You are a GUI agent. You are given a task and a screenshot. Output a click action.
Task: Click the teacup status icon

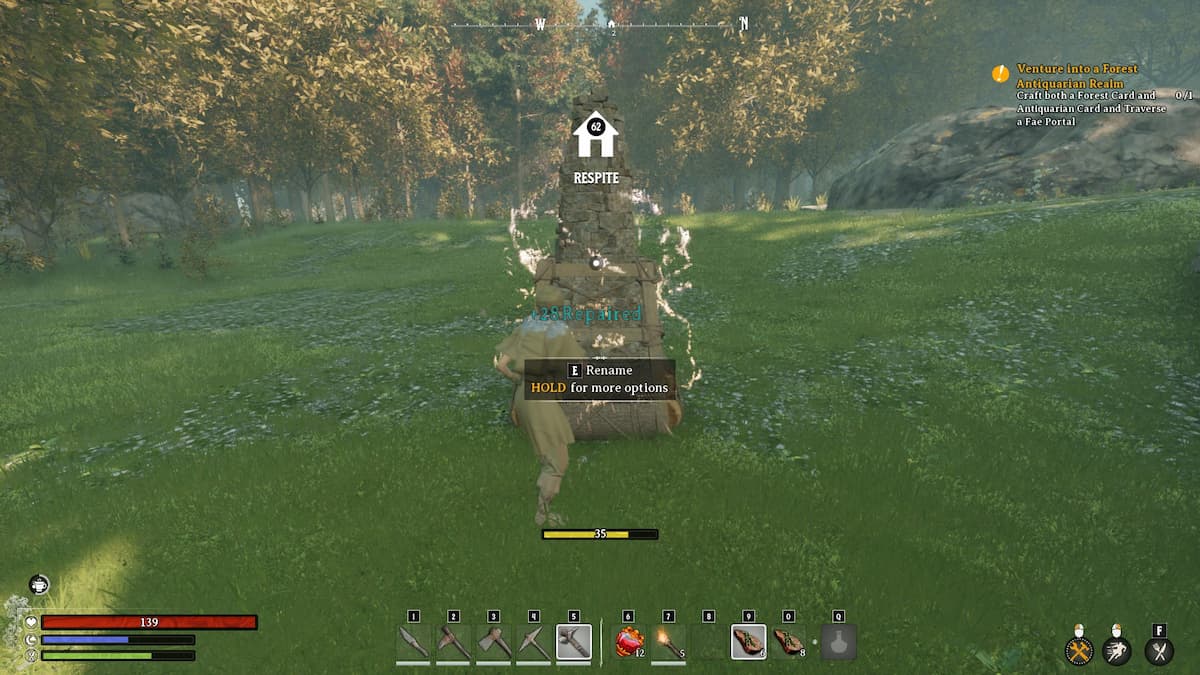coord(39,585)
